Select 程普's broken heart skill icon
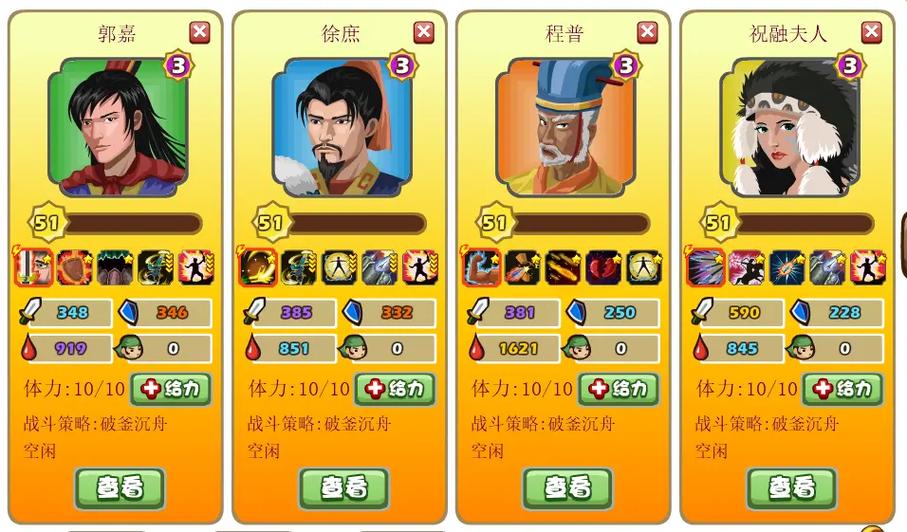The image size is (907, 532). 603,267
